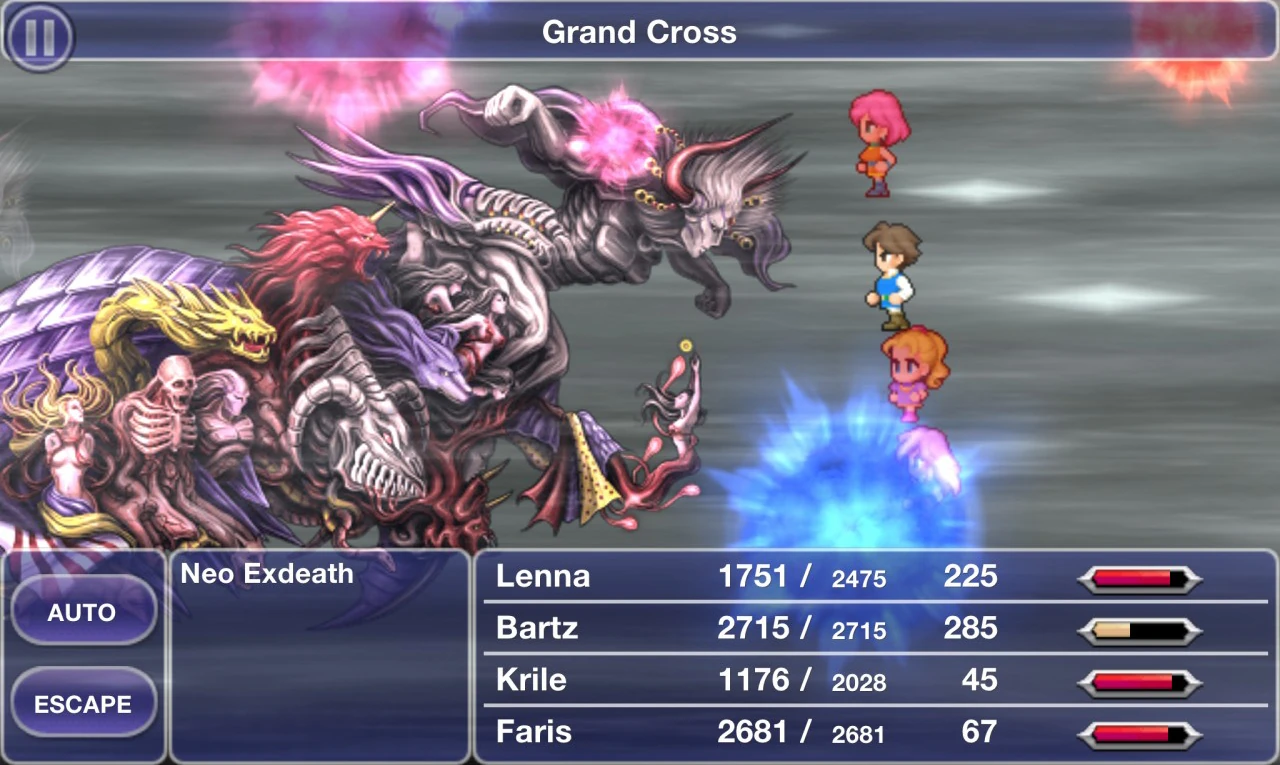Toggle auto-battle mode on
Viewport: 1280px width, 765px height.
click(x=85, y=612)
